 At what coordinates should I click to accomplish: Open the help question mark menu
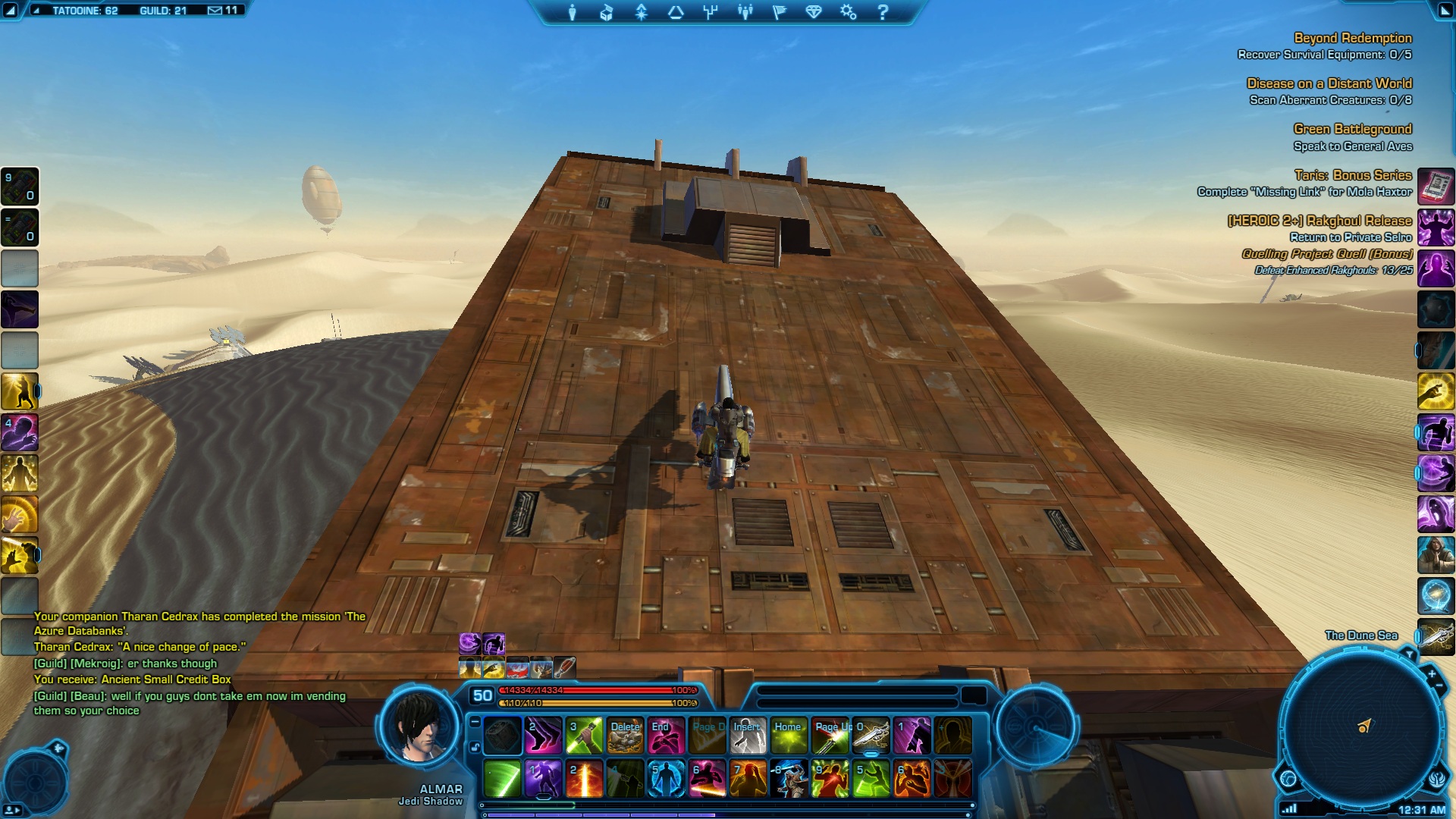[883, 12]
